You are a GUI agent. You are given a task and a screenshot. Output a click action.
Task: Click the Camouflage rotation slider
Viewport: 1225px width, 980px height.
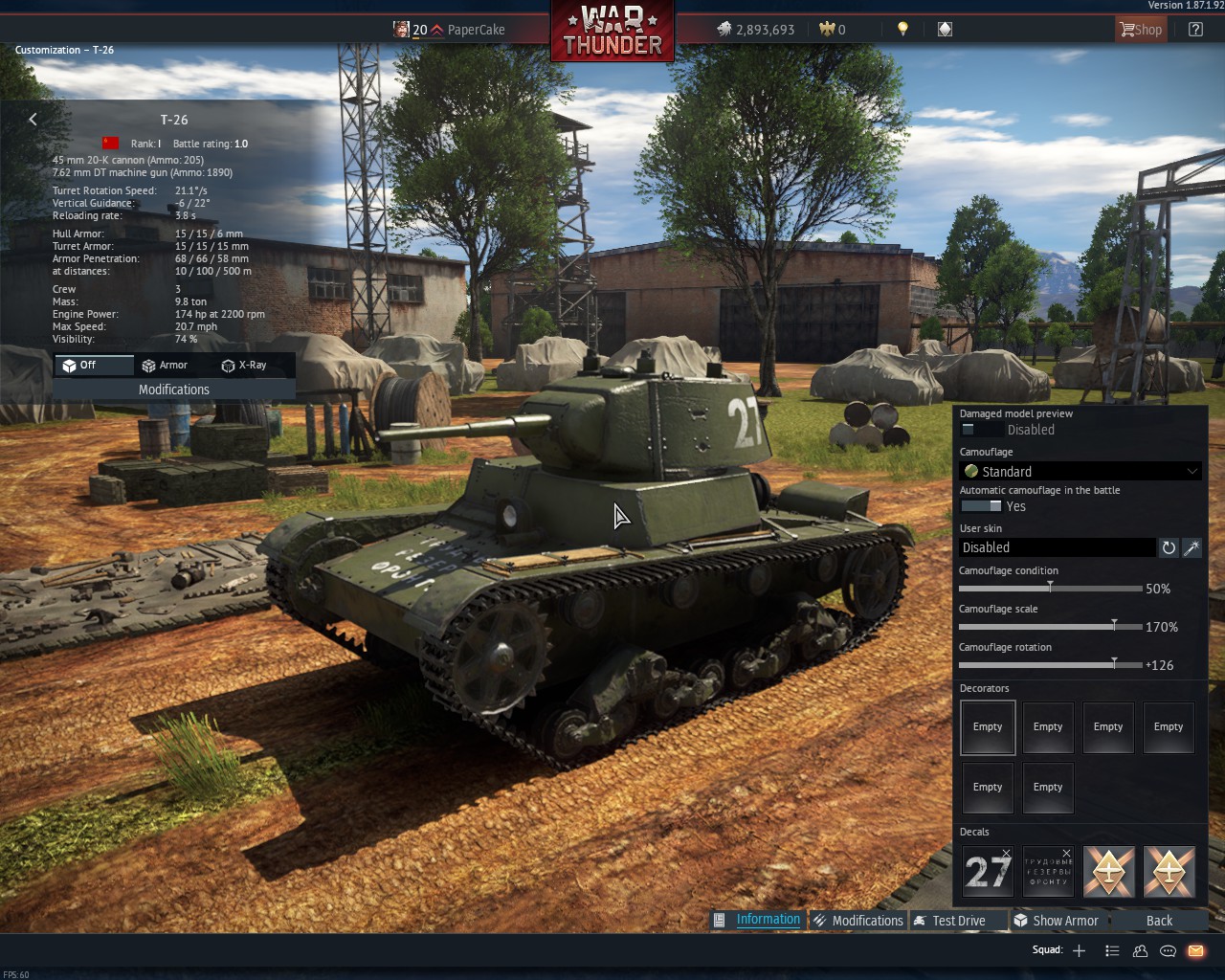coord(1113,664)
